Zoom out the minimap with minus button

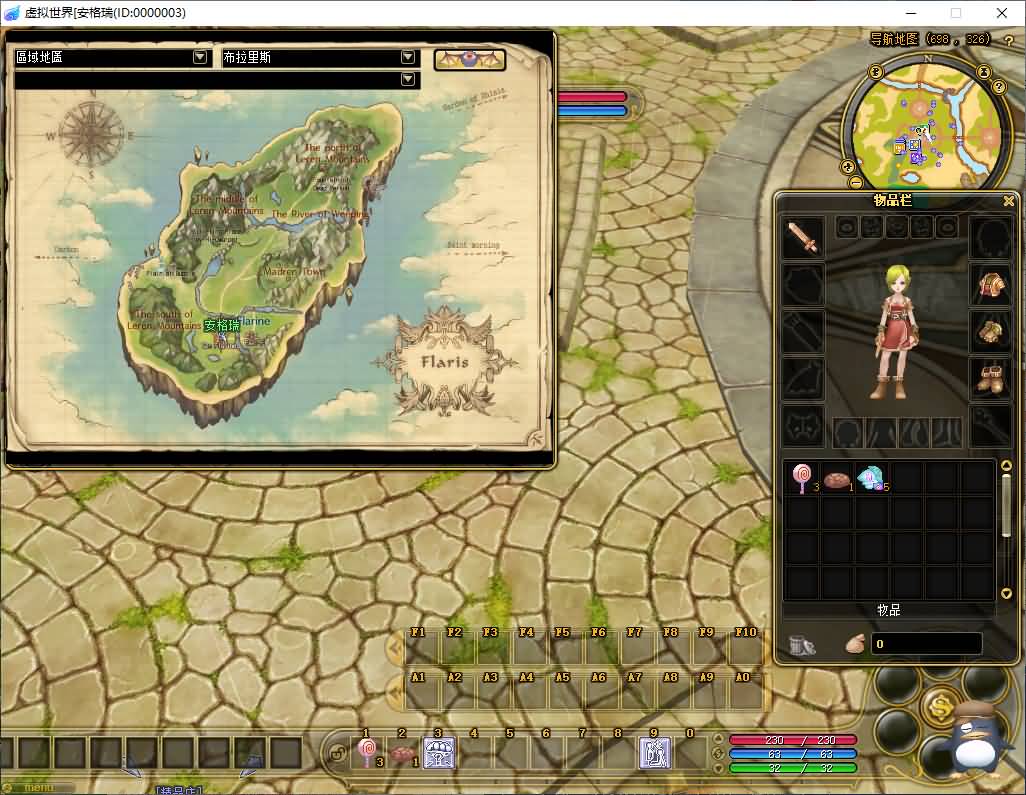tap(855, 183)
